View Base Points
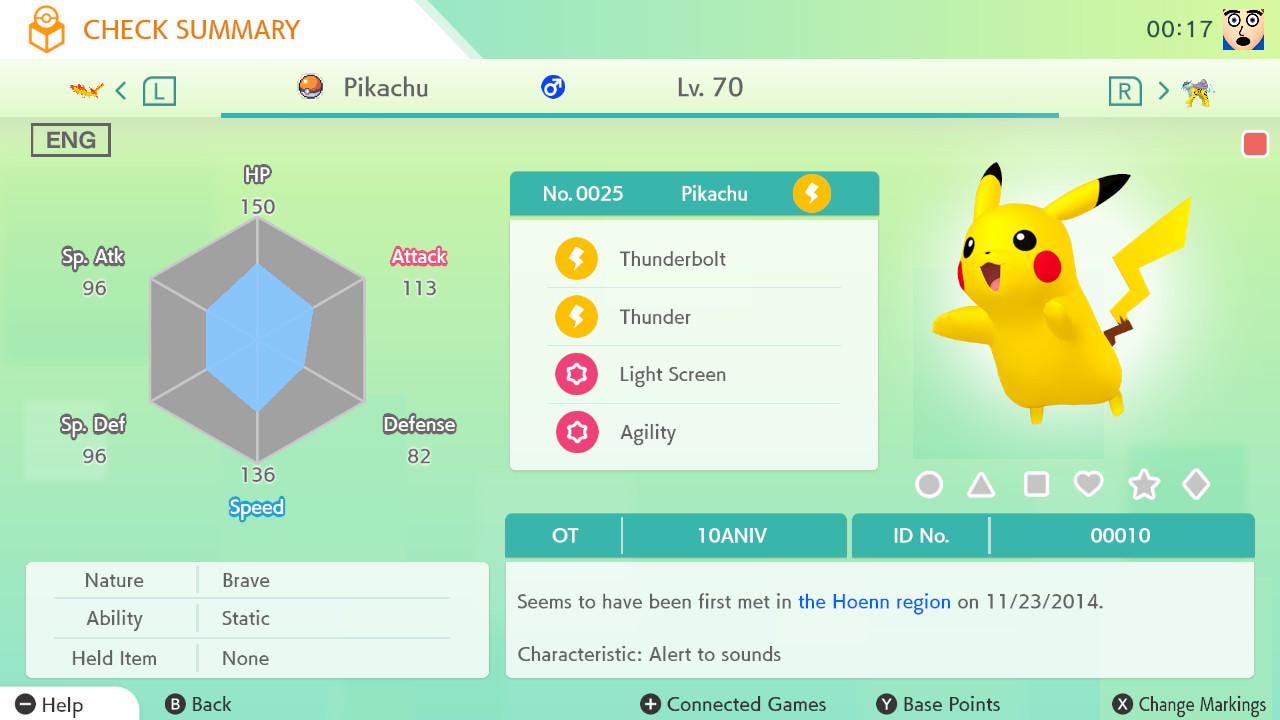Image resolution: width=1280 pixels, height=720 pixels. [938, 705]
